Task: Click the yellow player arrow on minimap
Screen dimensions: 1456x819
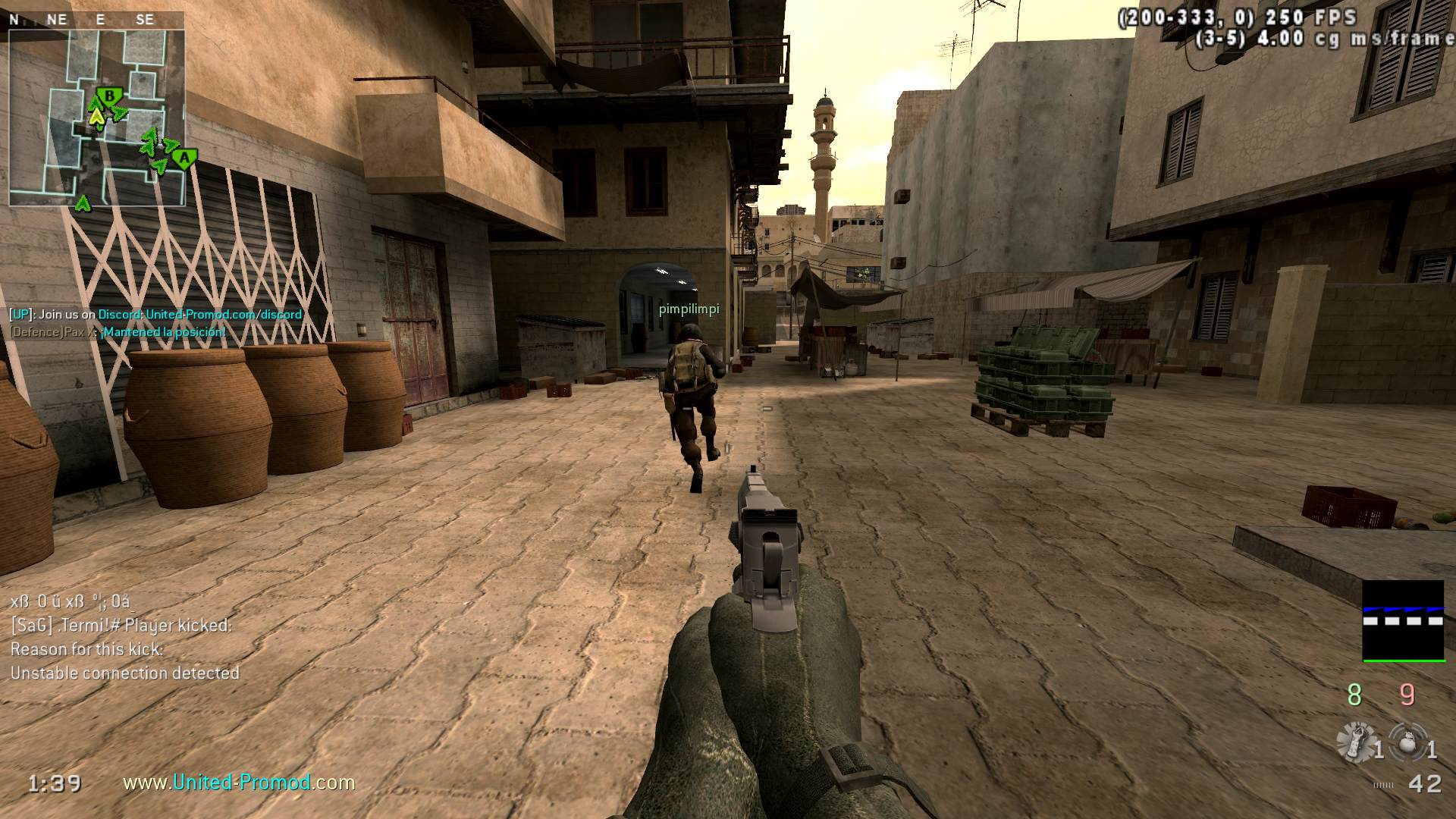Action: 96,117
